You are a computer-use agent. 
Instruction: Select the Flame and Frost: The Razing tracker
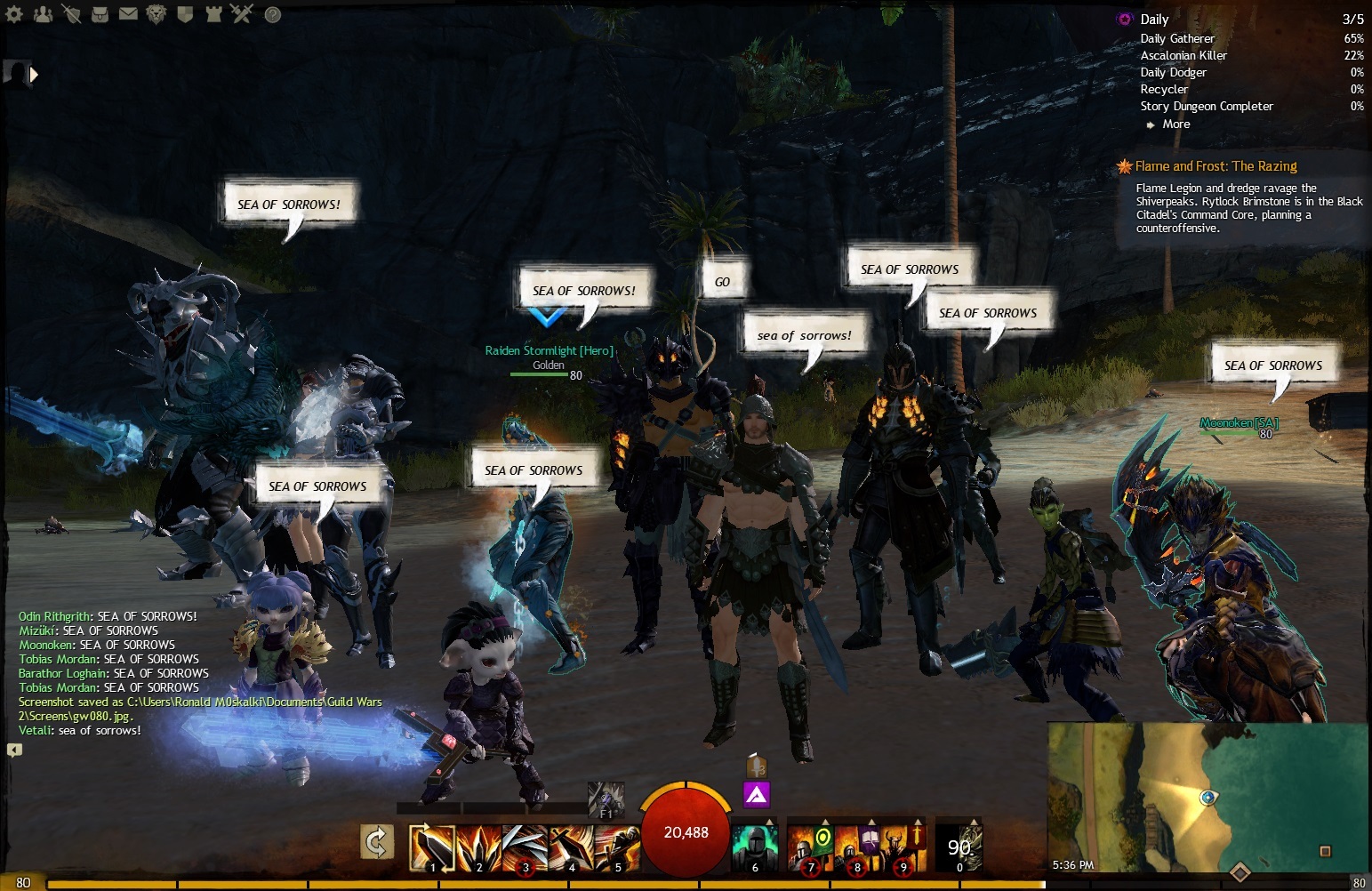1216,166
